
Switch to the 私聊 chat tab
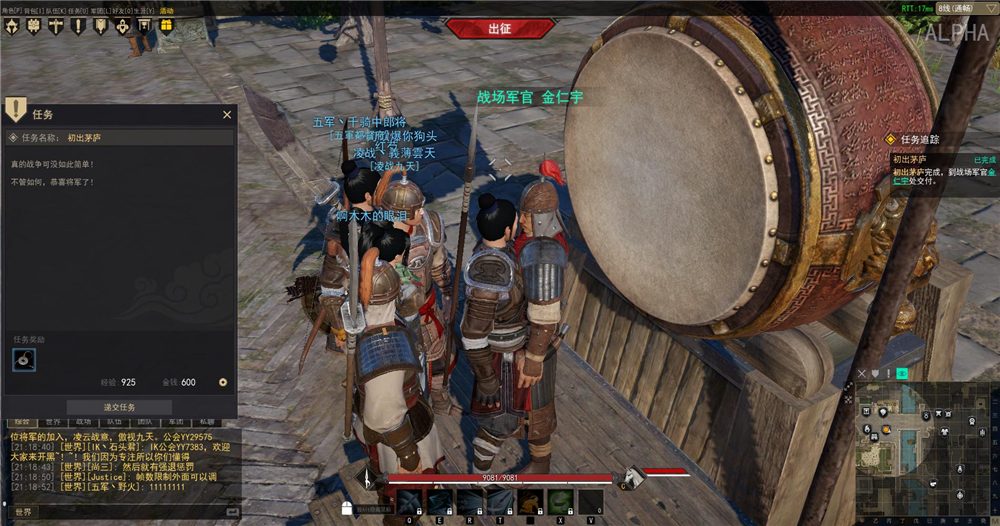[205, 423]
